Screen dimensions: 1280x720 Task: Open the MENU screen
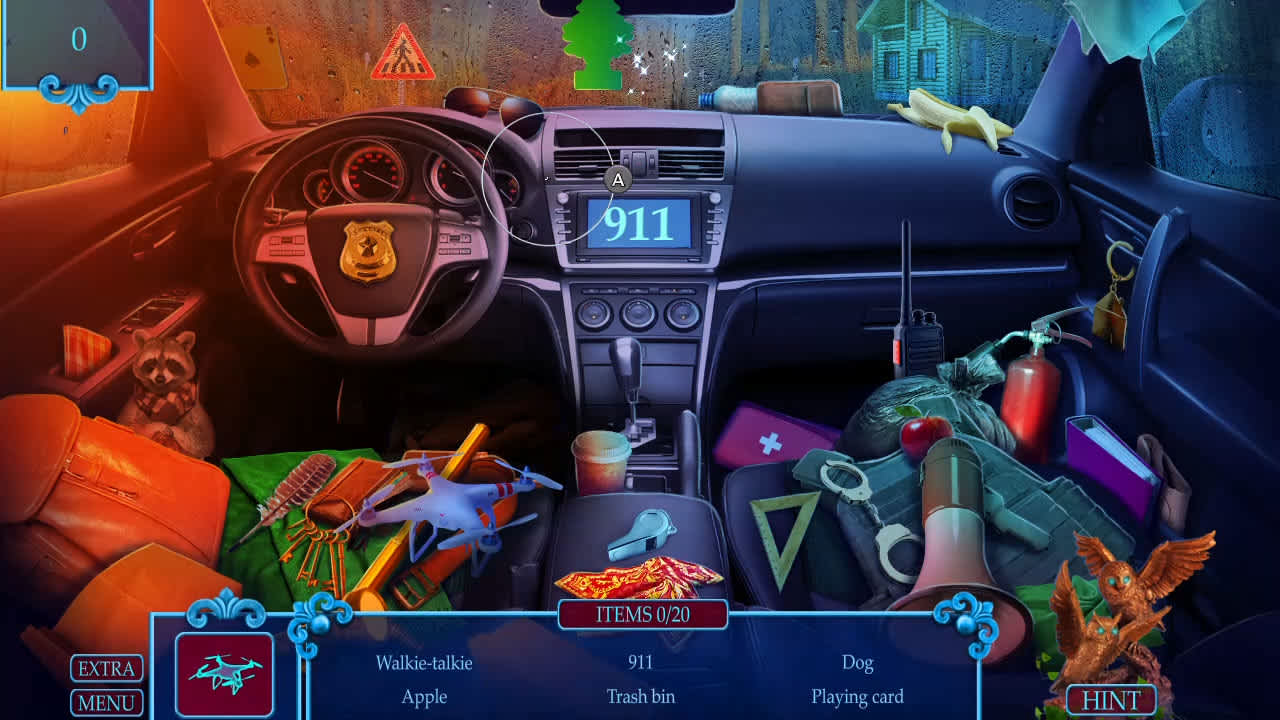pos(105,703)
